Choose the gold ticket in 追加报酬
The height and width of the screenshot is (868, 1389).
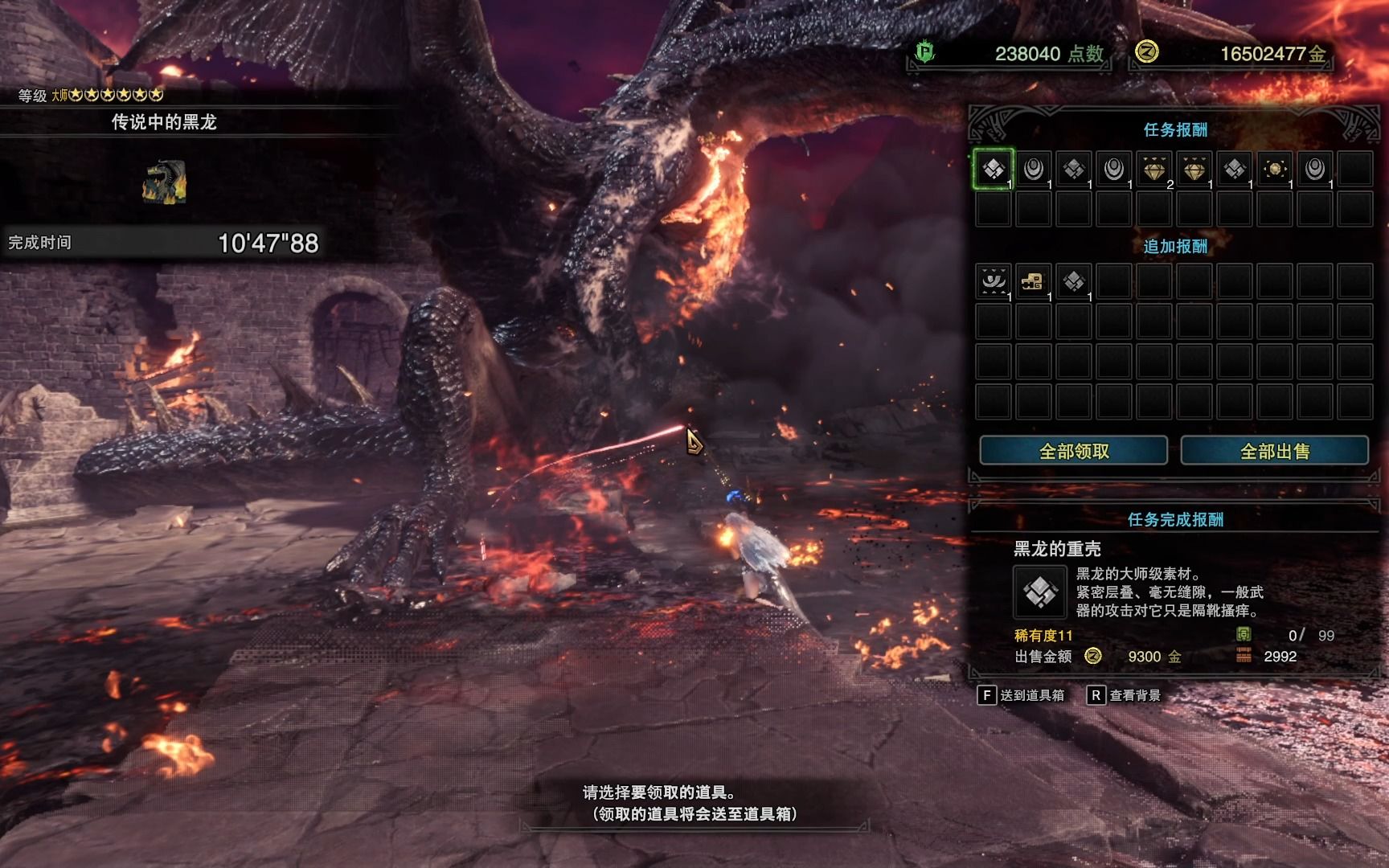(1034, 281)
